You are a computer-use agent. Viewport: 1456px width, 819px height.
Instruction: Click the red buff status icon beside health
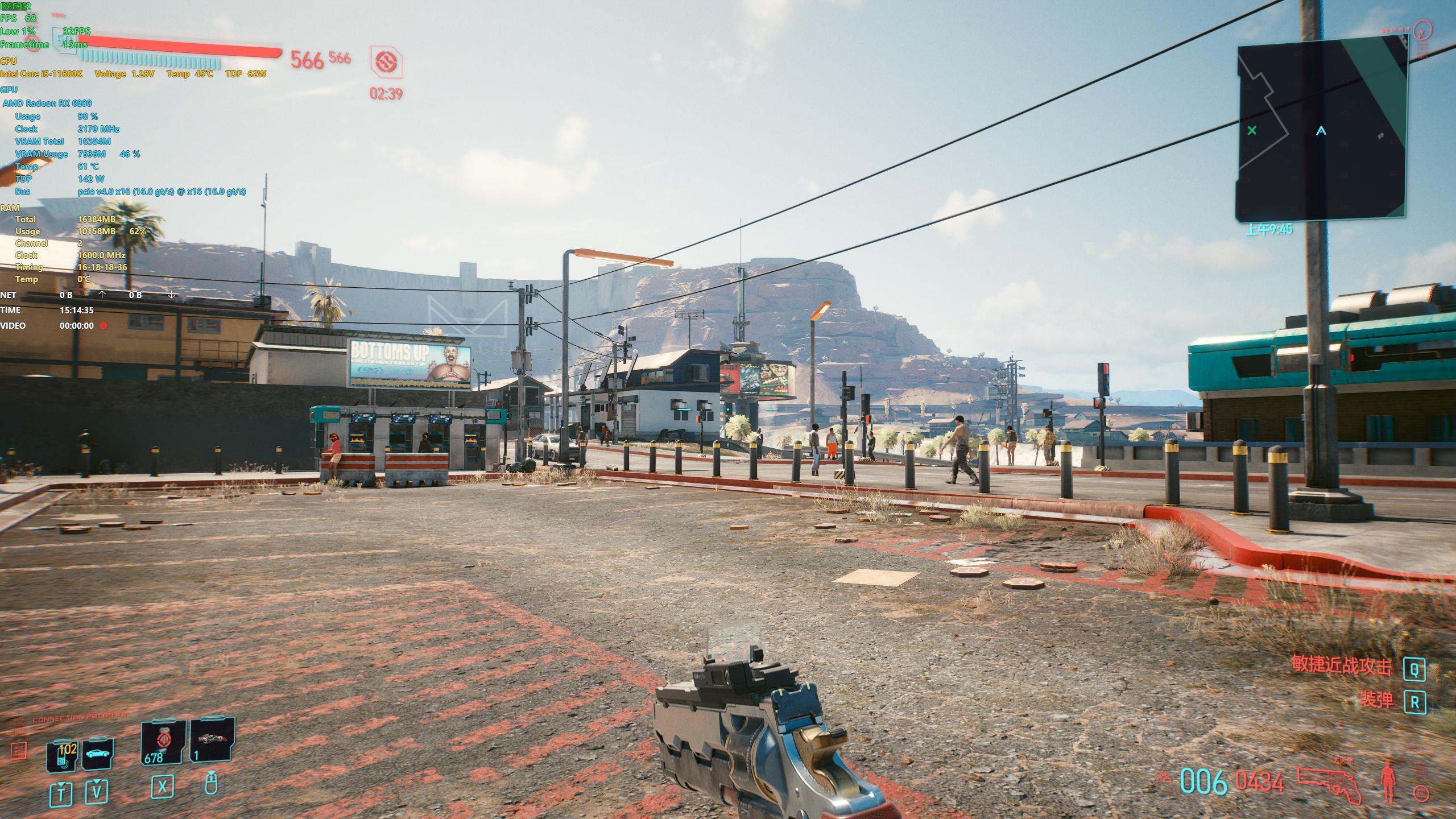click(x=386, y=63)
